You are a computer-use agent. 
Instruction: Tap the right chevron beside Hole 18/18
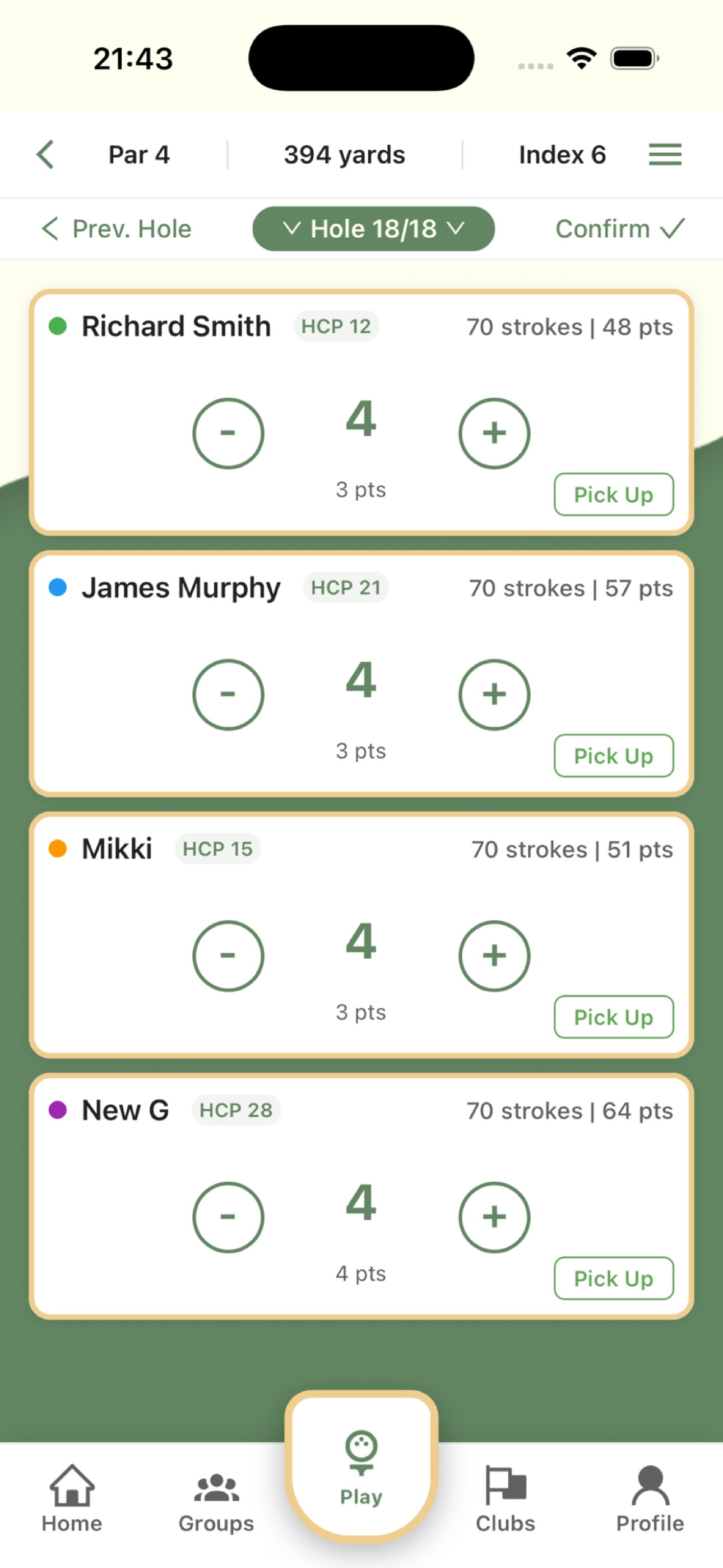[456, 229]
